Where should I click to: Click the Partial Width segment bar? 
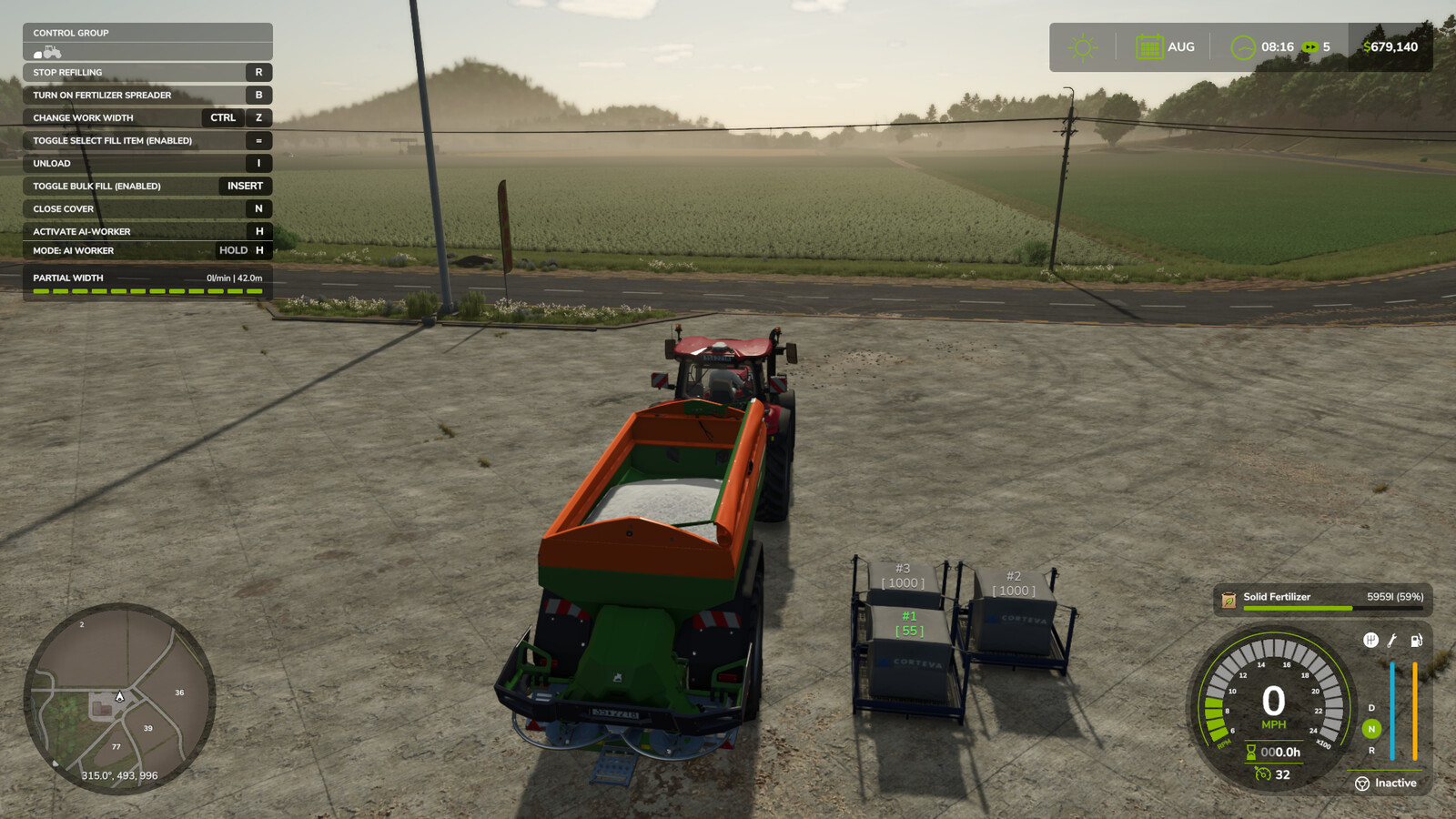(x=146, y=291)
